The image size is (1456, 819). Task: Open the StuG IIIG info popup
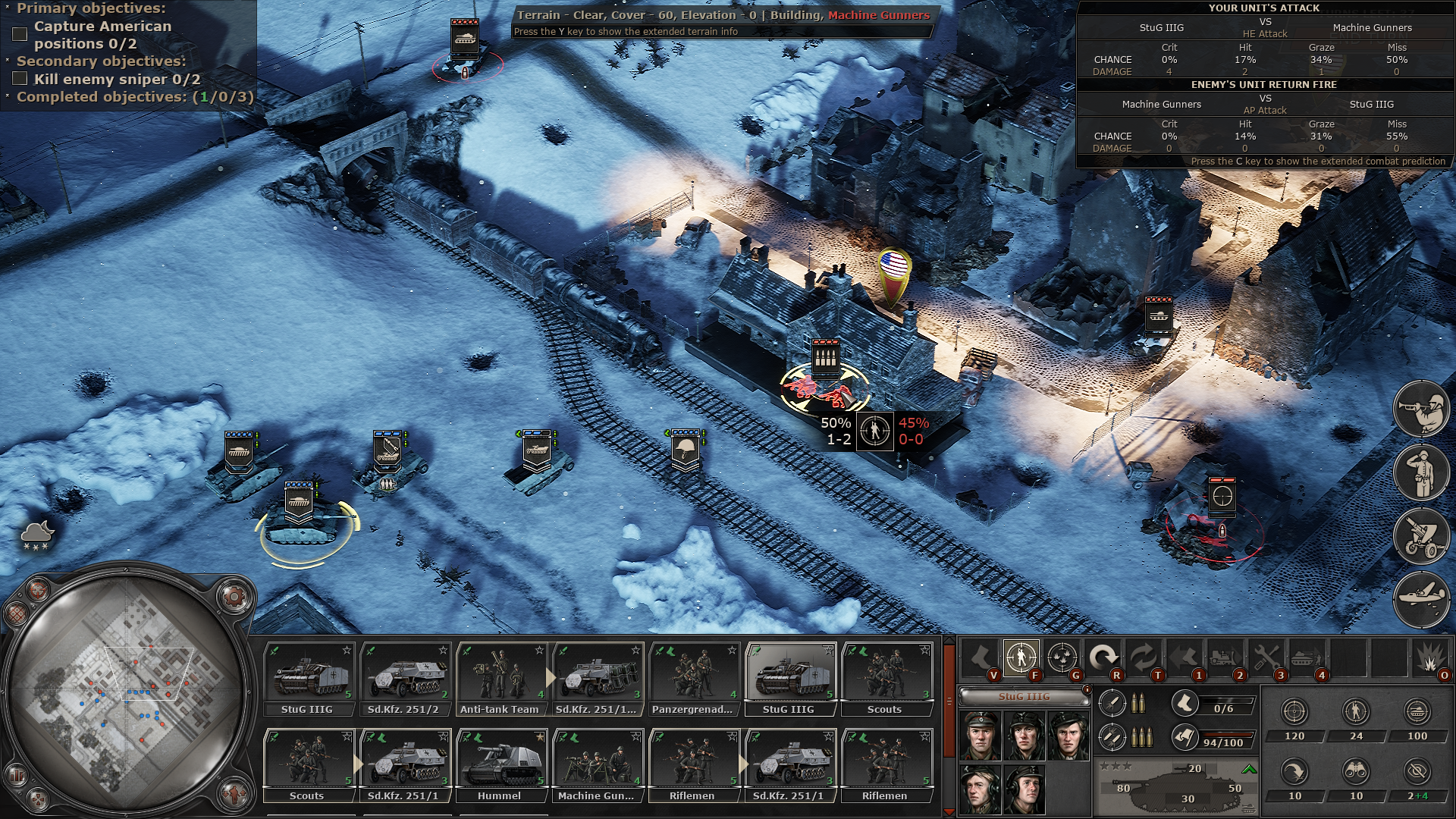(1087, 689)
